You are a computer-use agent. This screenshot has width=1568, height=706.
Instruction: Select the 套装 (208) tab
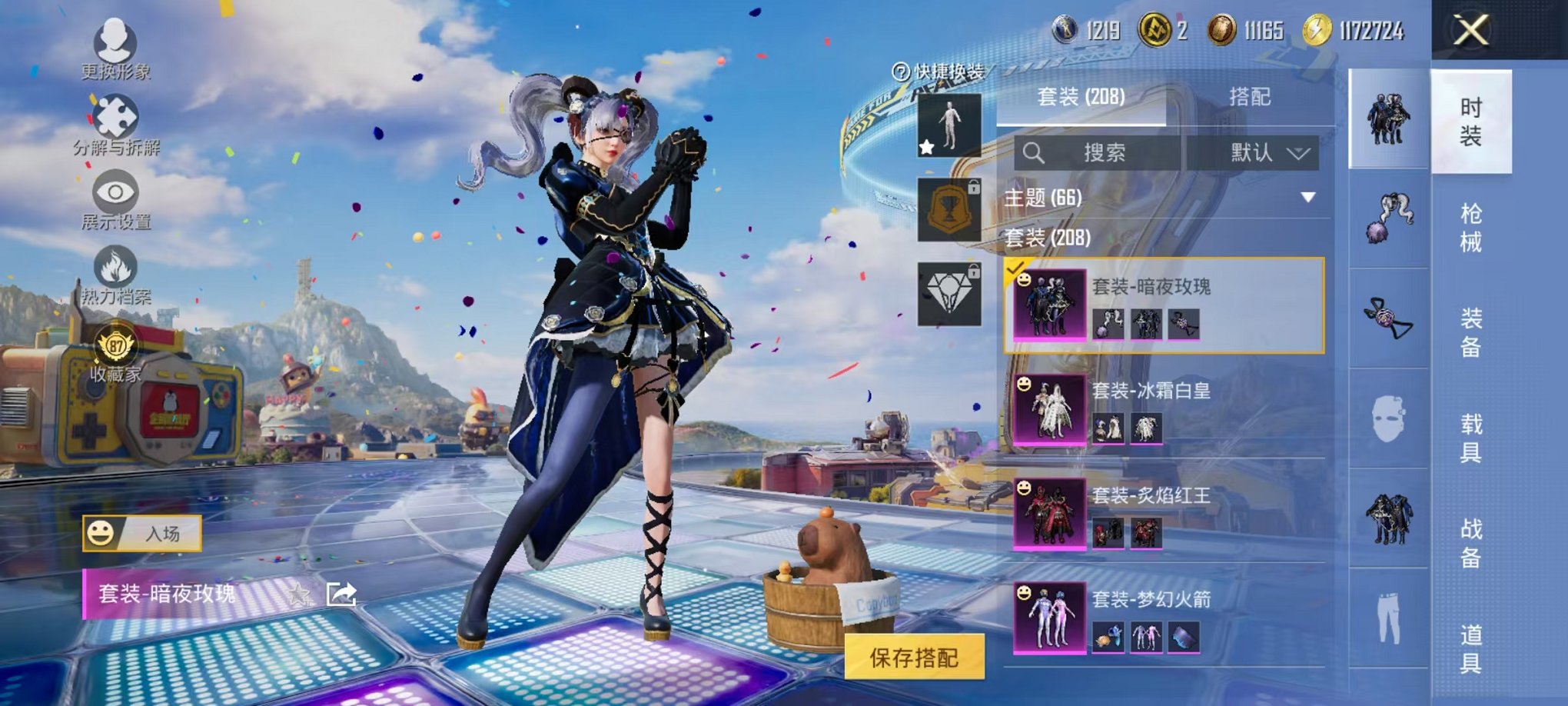click(x=1081, y=97)
